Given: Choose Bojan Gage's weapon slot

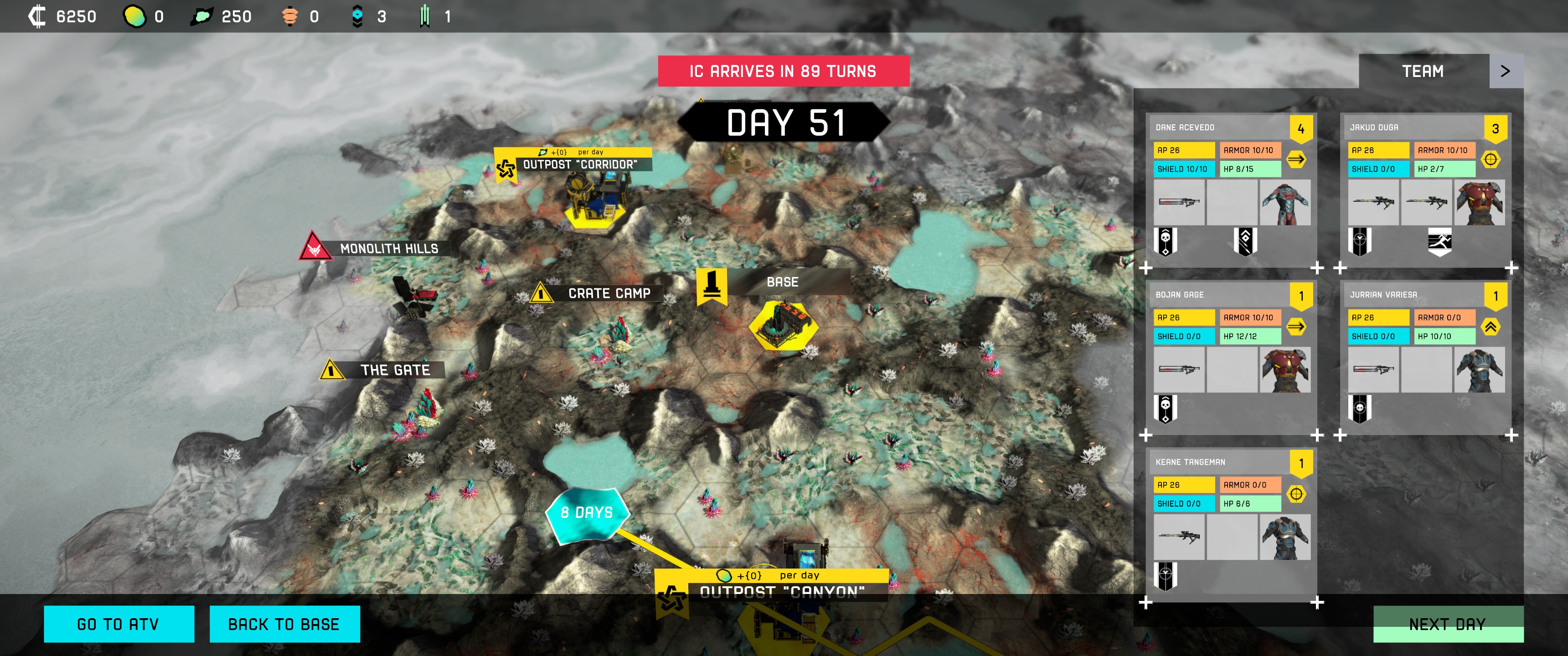Looking at the screenshot, I should point(1178,369).
